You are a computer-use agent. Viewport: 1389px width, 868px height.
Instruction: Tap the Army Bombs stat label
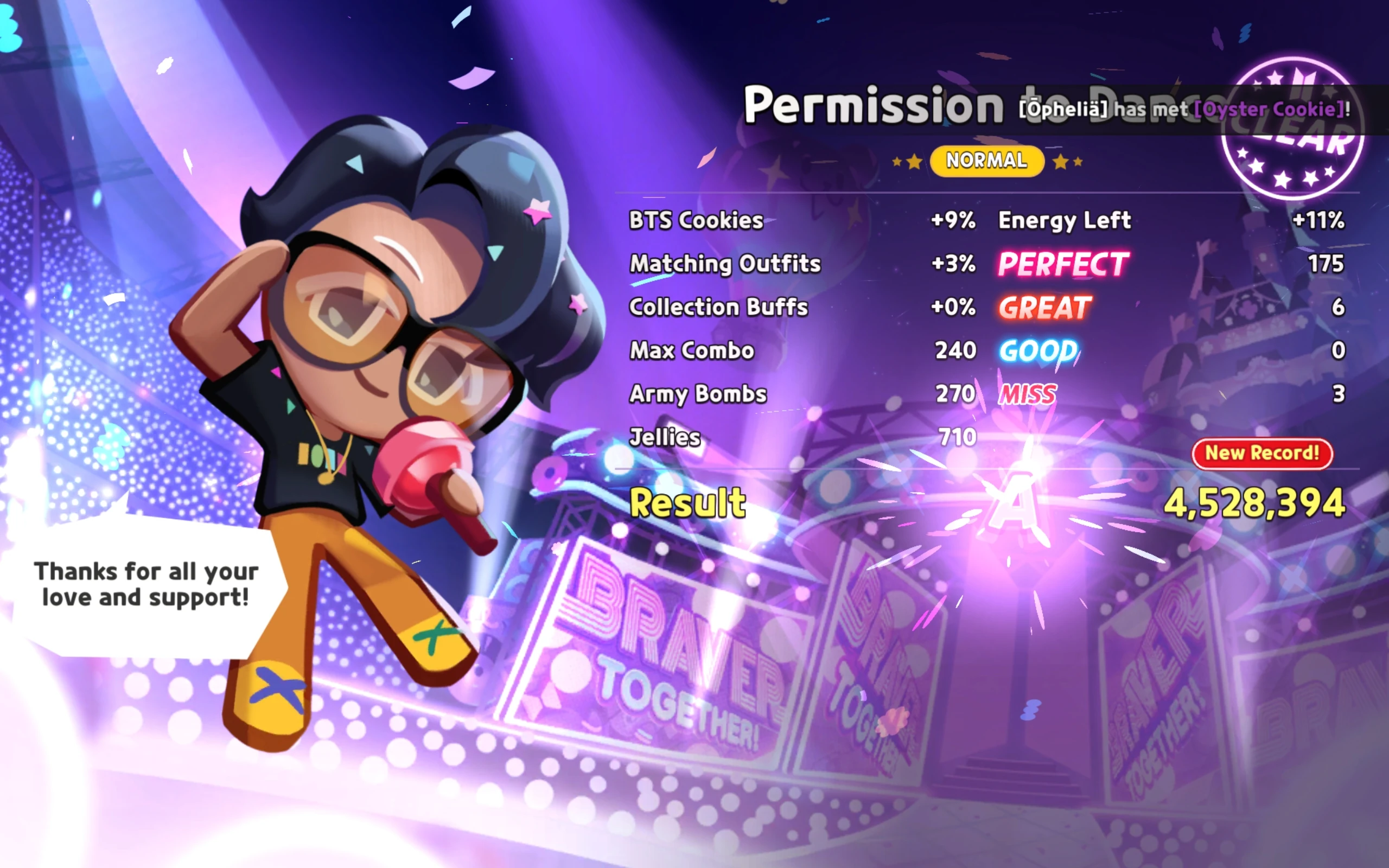coord(696,394)
